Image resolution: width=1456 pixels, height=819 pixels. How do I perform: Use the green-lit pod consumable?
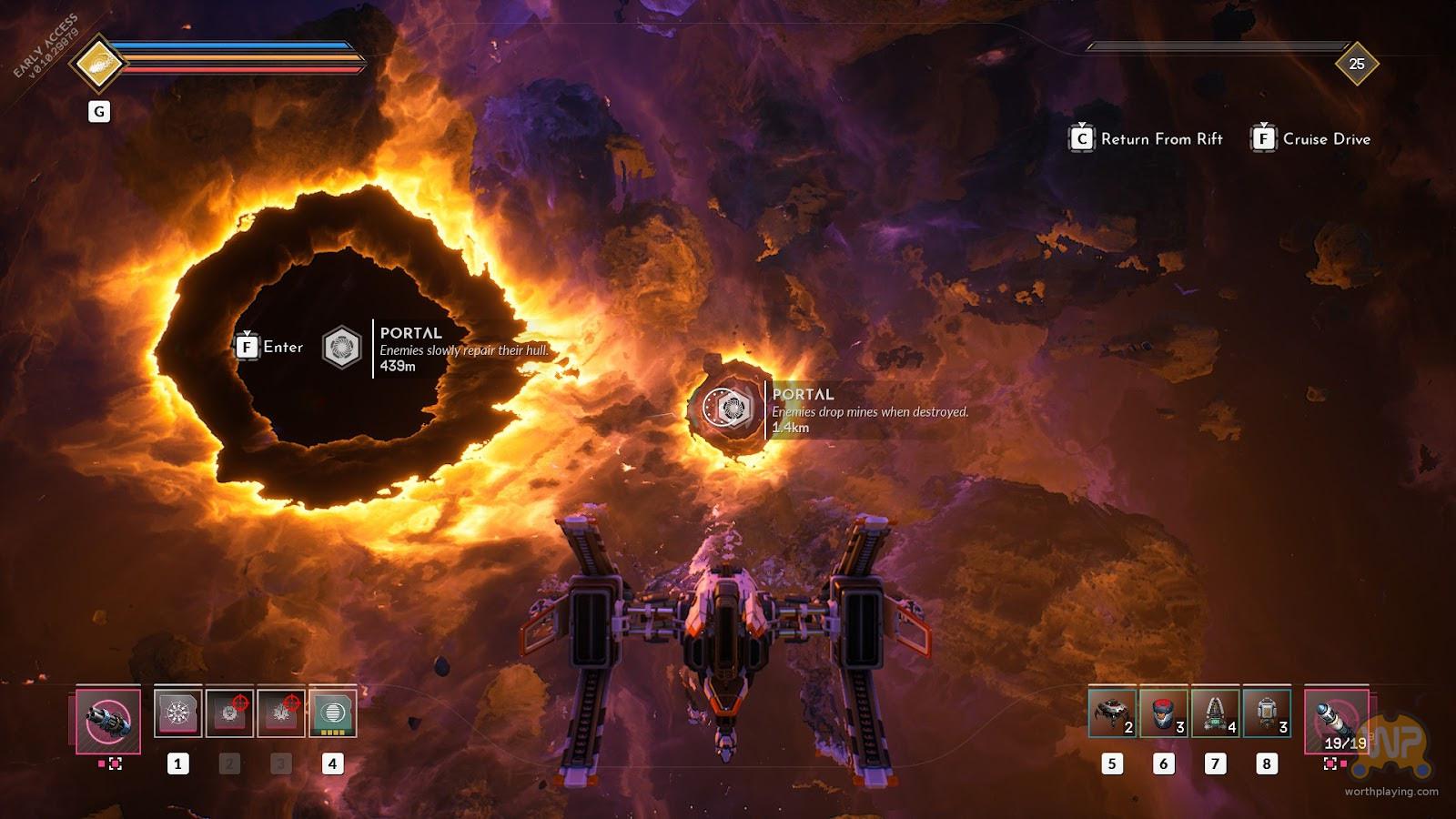[x=1215, y=713]
